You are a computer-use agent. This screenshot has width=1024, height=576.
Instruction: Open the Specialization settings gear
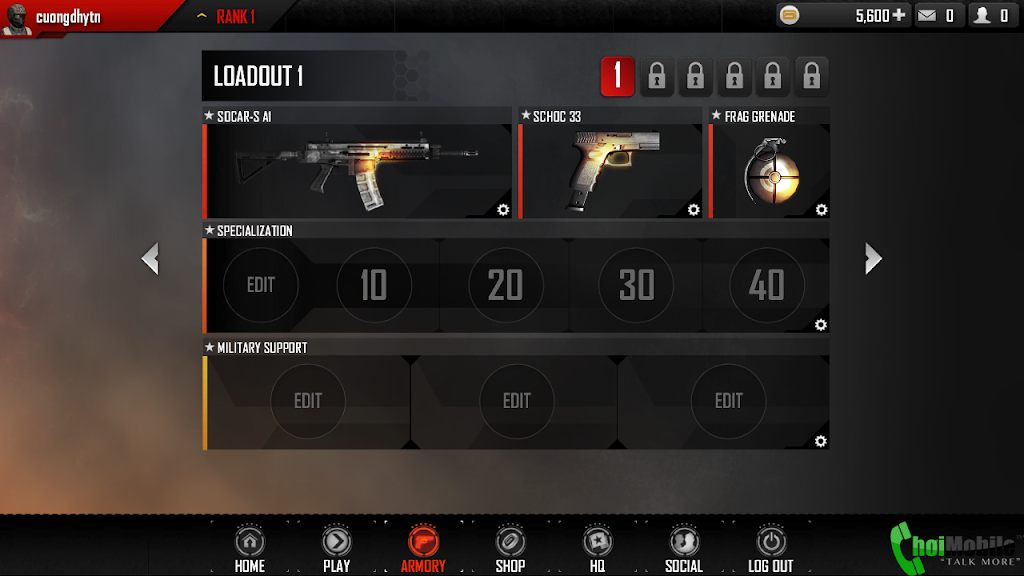pos(821,325)
